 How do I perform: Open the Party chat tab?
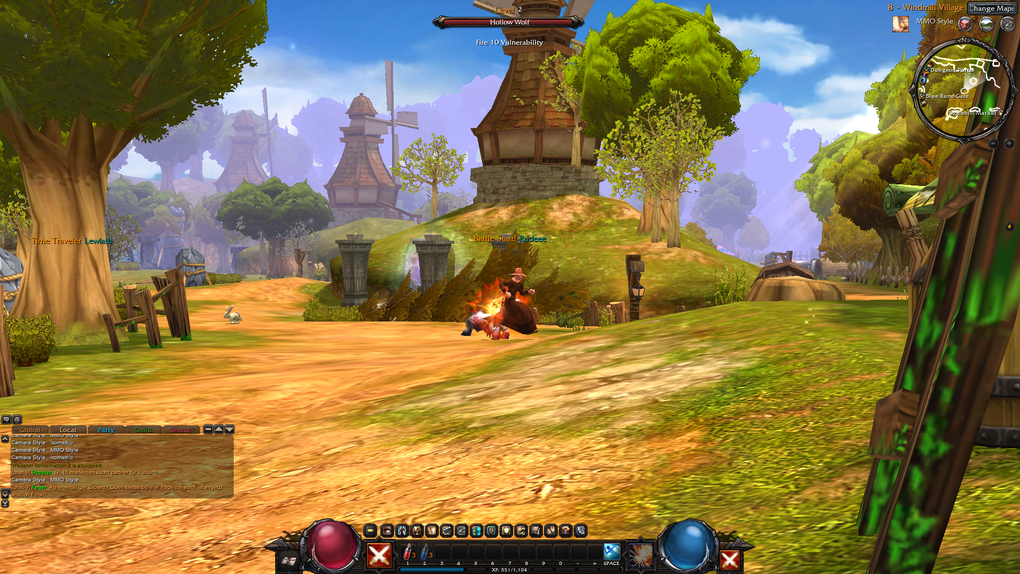tap(106, 429)
